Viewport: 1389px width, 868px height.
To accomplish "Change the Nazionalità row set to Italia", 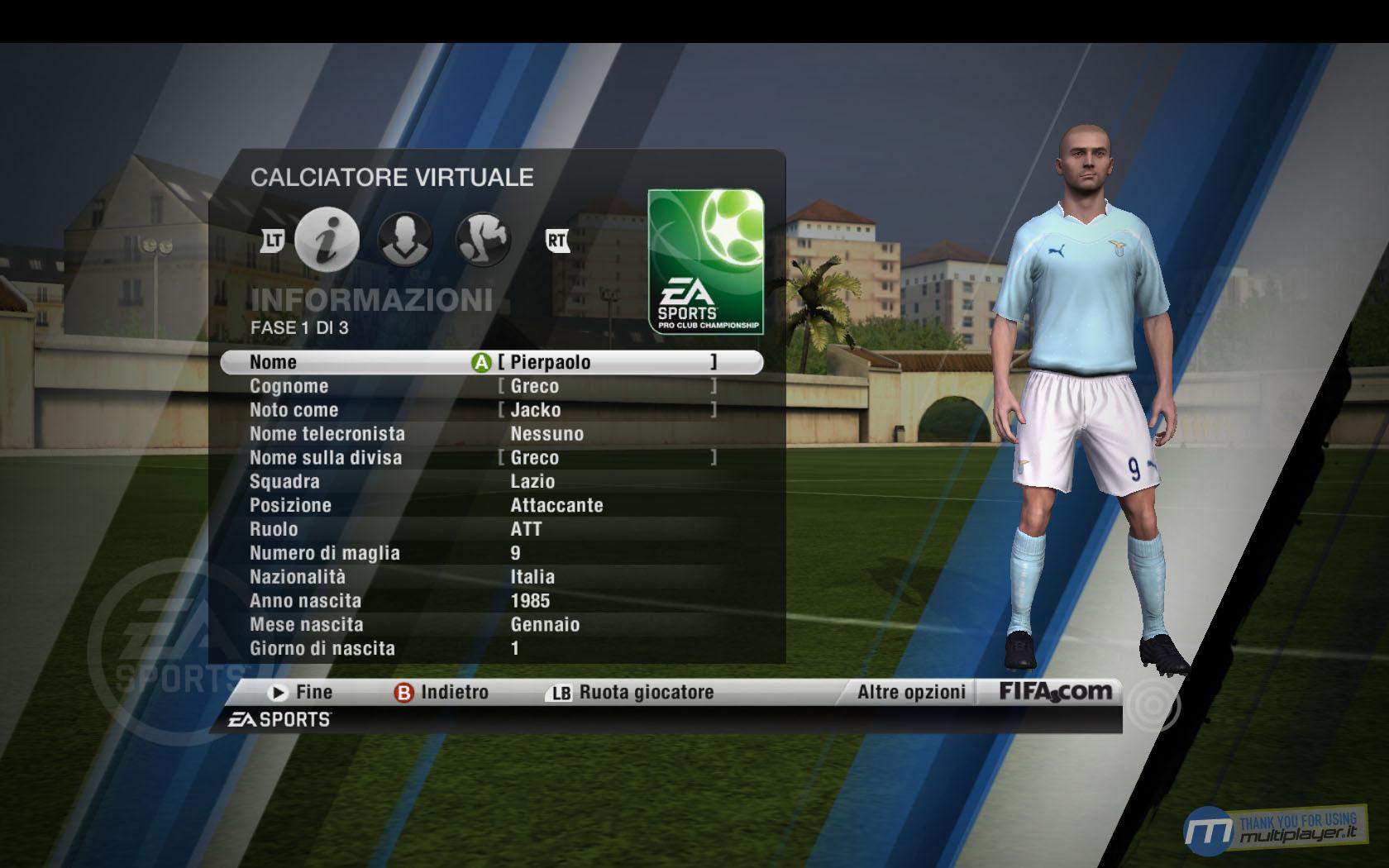I will [491, 577].
